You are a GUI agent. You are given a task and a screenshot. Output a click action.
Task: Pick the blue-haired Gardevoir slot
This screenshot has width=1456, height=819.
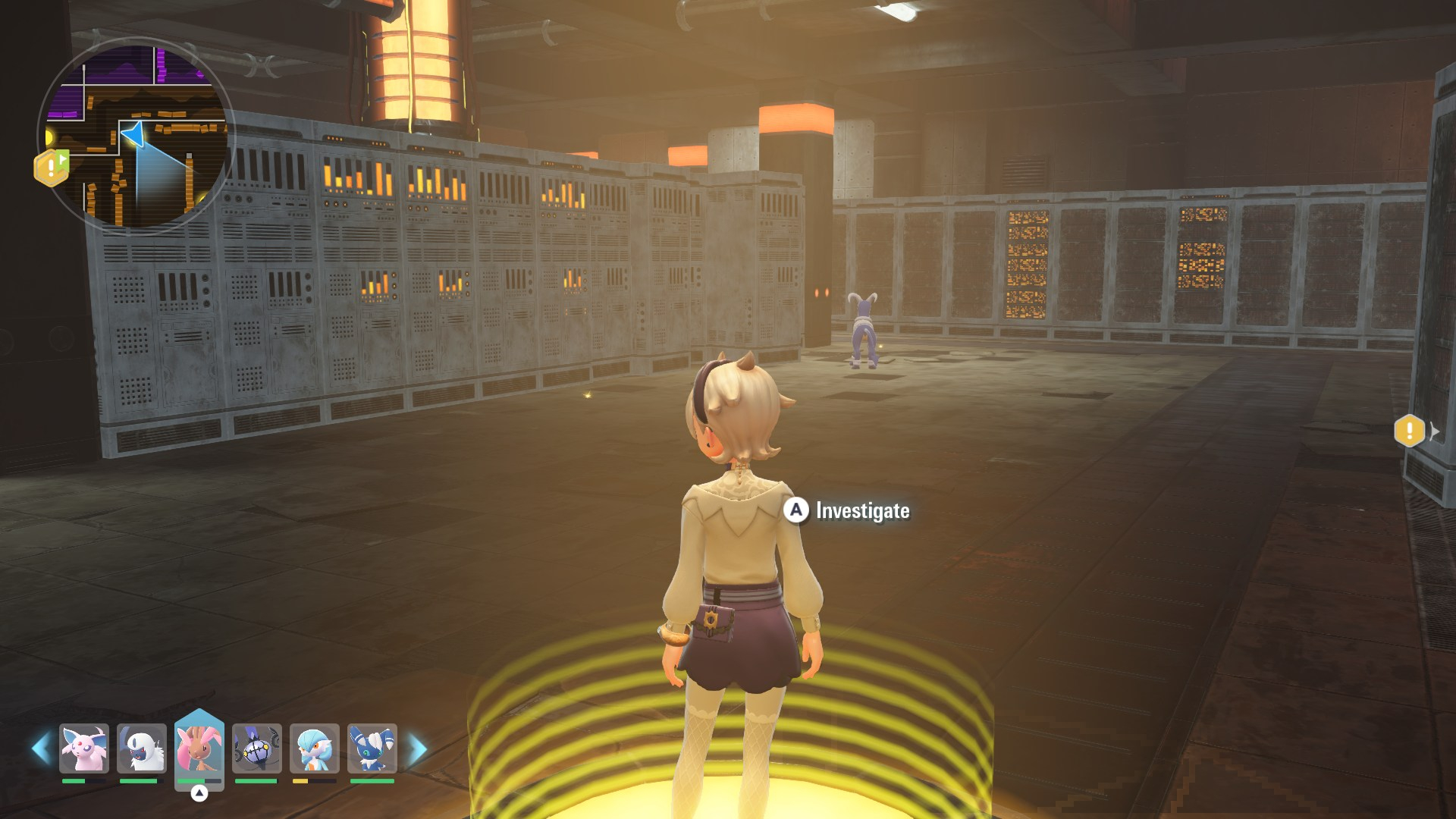[x=314, y=748]
